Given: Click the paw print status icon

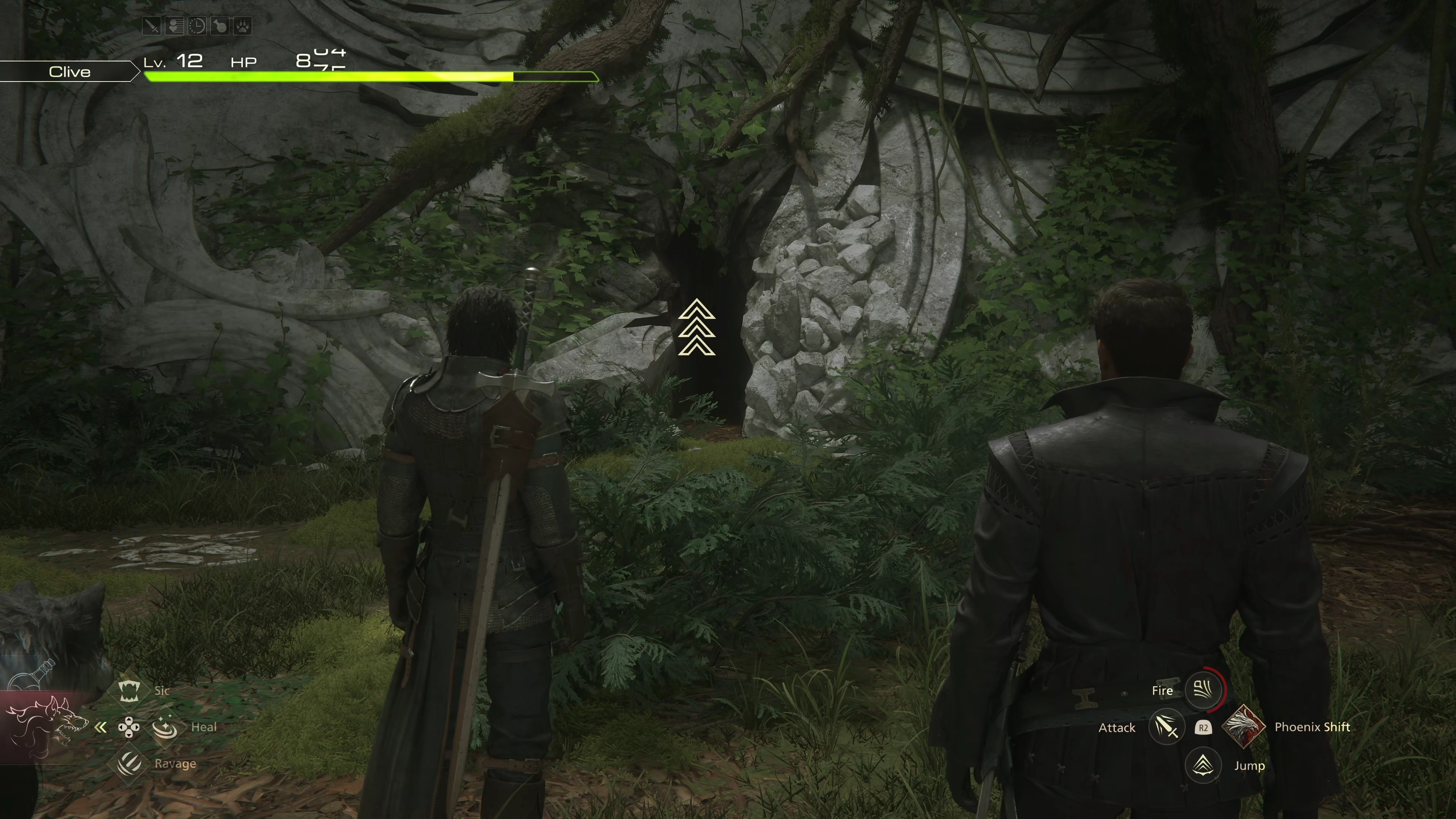Looking at the screenshot, I should coord(243,26).
